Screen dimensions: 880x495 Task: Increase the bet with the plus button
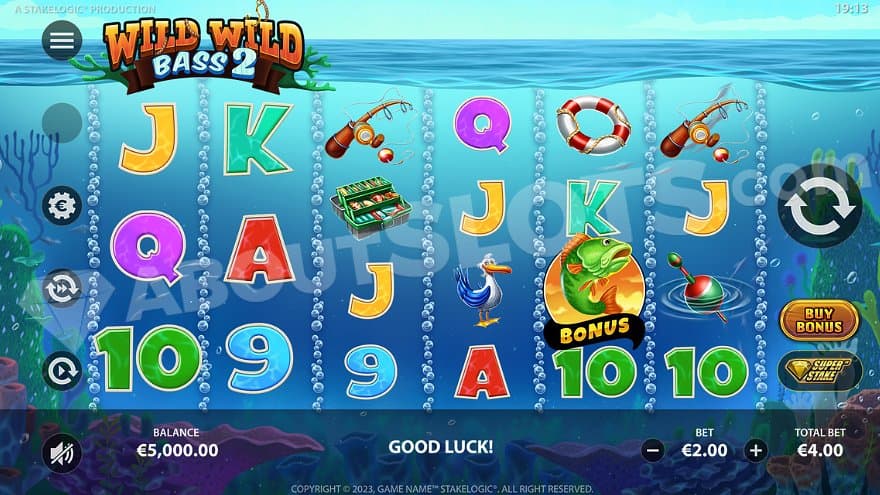tap(755, 450)
